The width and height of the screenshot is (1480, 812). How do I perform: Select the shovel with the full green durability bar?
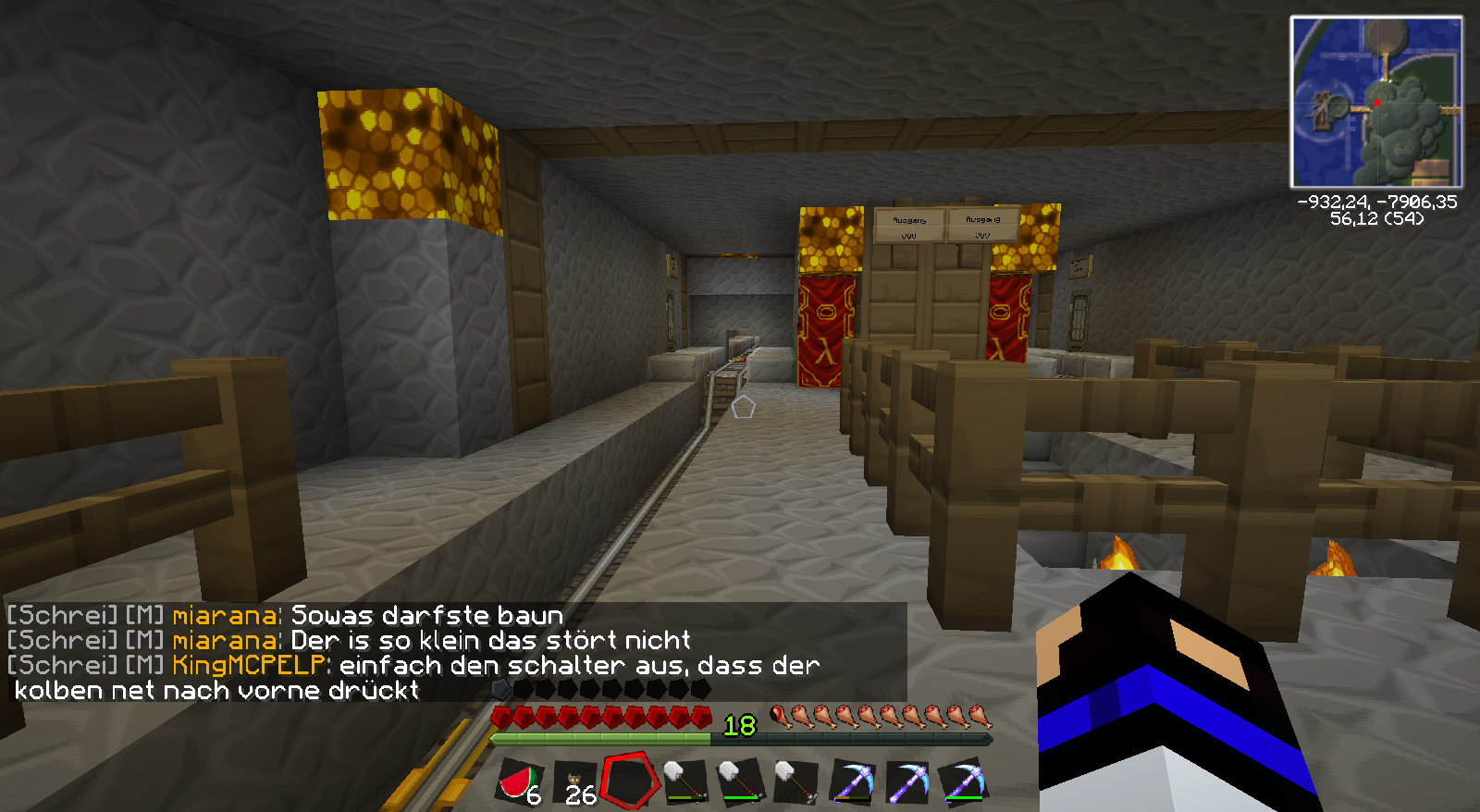(741, 781)
